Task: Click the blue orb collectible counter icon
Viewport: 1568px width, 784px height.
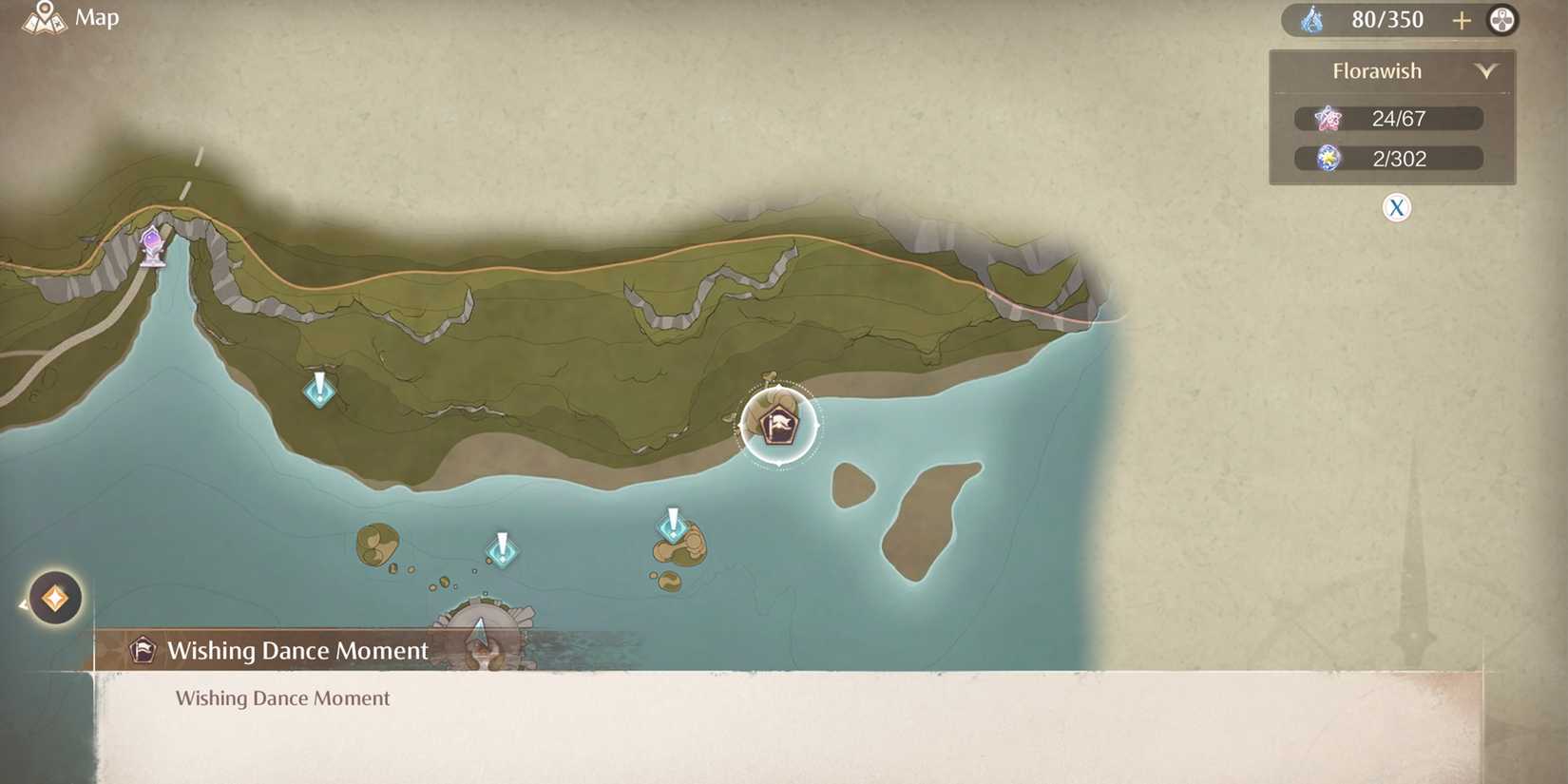Action: 1328,158
